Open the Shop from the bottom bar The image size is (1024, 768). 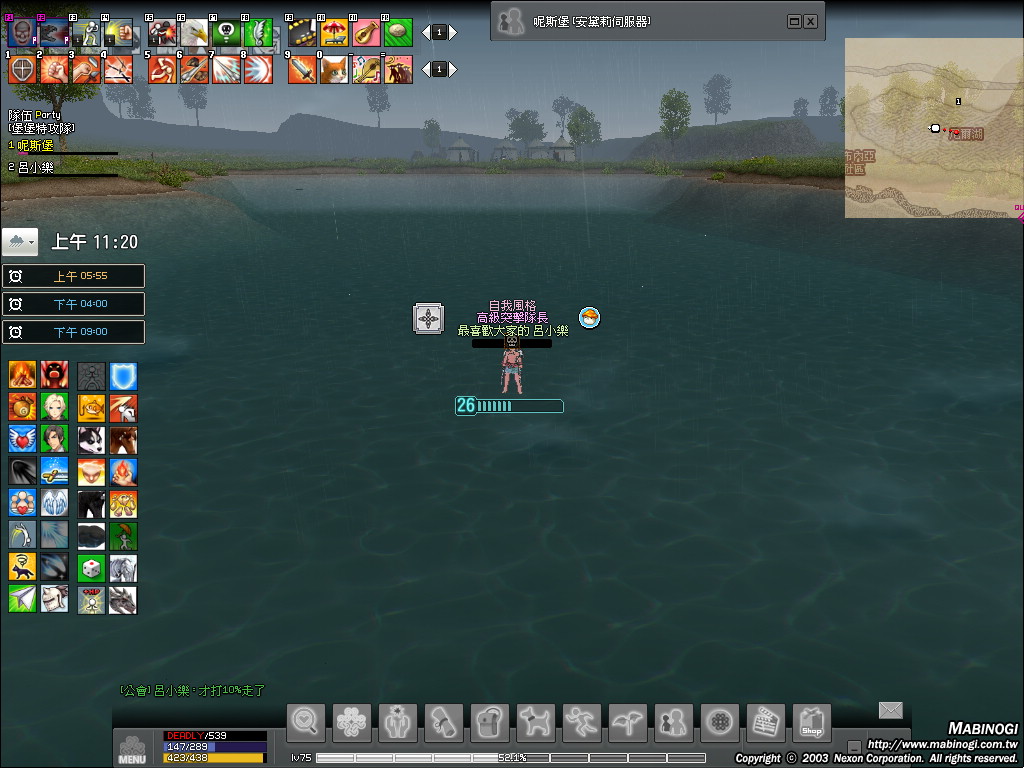click(811, 722)
